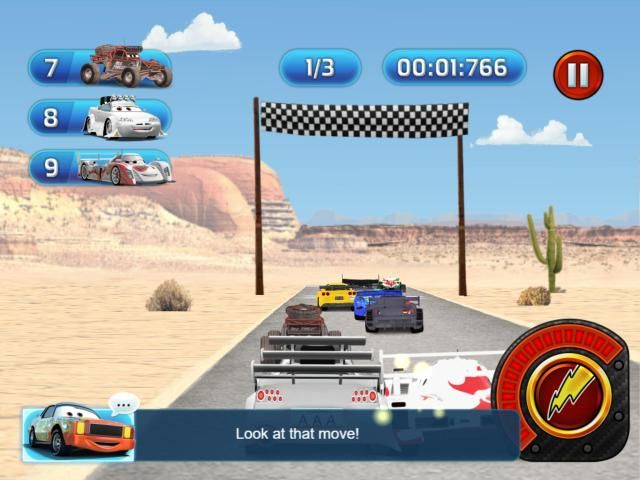Pause the race with the red button
The height and width of the screenshot is (480, 640).
coord(578,75)
